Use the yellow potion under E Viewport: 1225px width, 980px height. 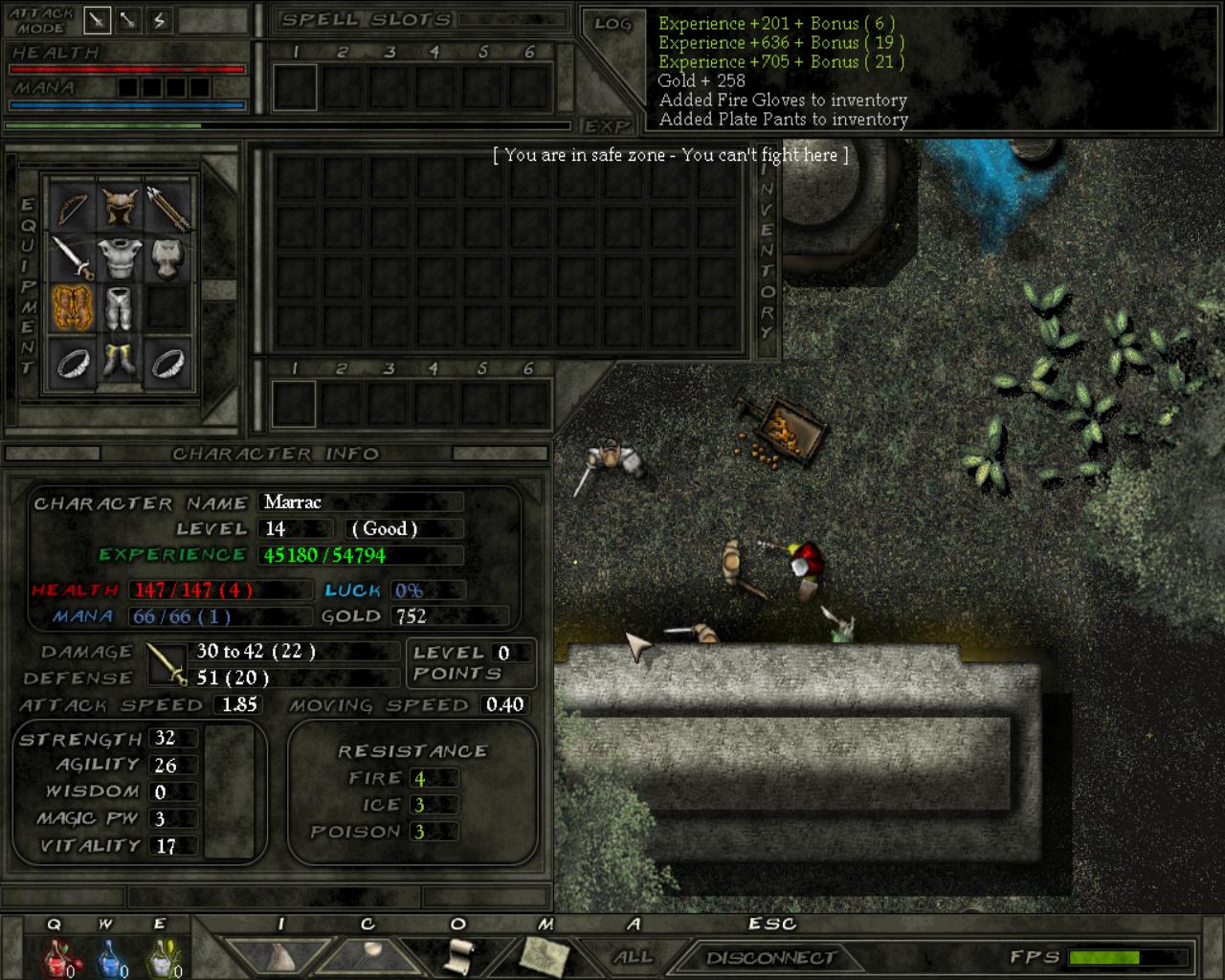coord(162,957)
